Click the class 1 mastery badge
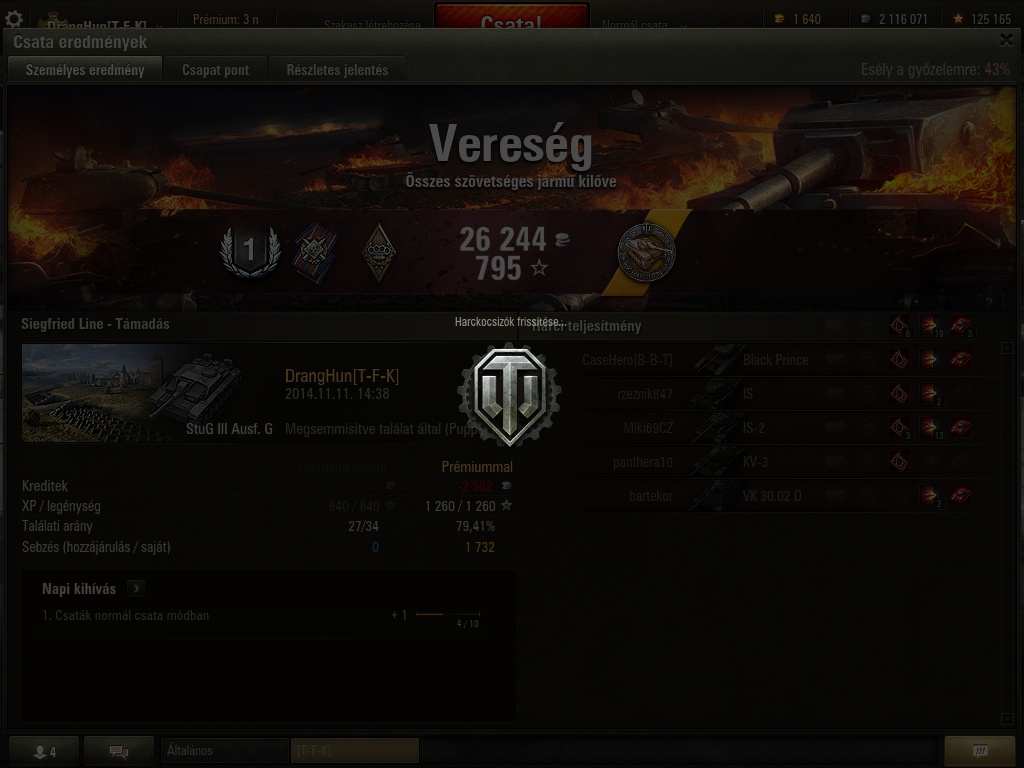The height and width of the screenshot is (768, 1024). 249,251
